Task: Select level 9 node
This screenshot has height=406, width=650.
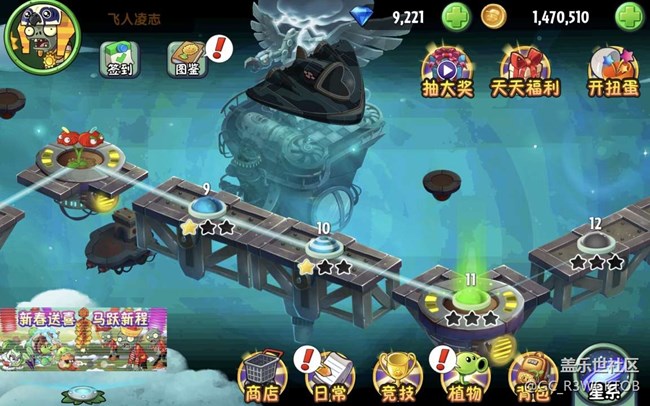Action: pos(207,207)
